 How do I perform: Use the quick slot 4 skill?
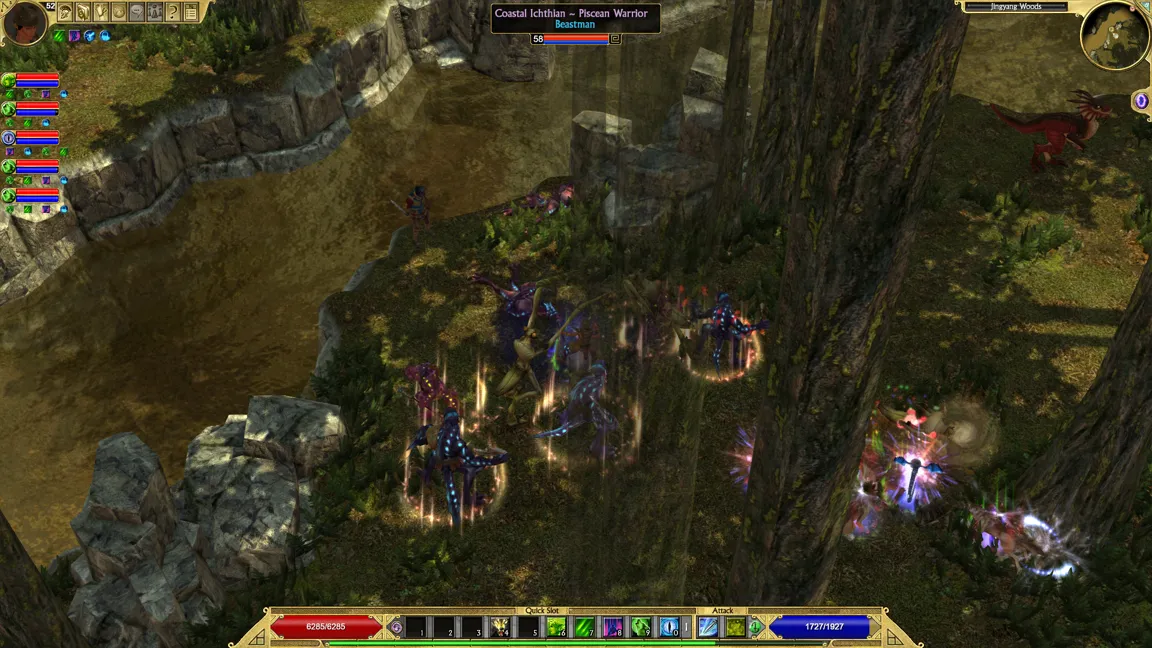(x=499, y=627)
